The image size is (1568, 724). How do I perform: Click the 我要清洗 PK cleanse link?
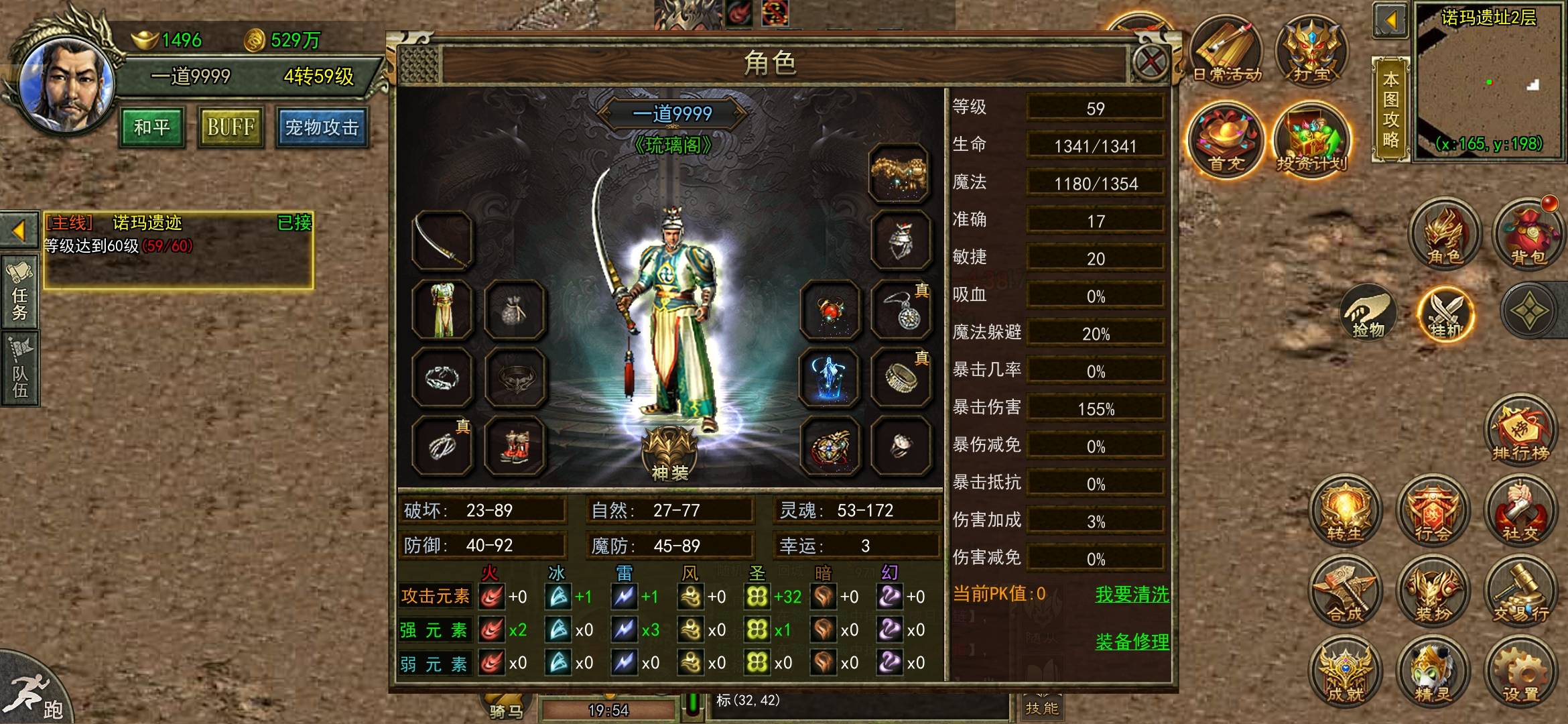click(1132, 595)
